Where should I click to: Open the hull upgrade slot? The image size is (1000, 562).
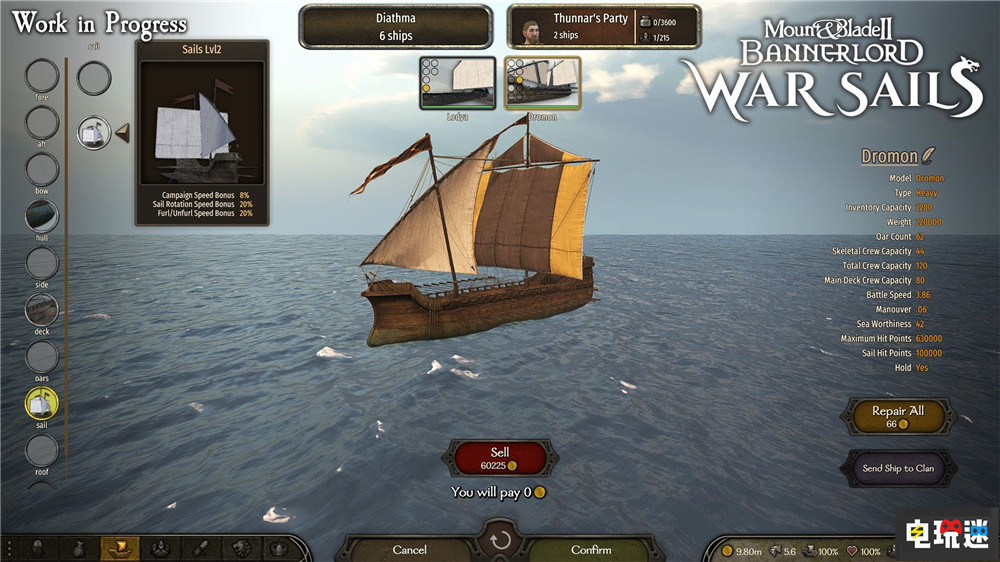point(42,216)
